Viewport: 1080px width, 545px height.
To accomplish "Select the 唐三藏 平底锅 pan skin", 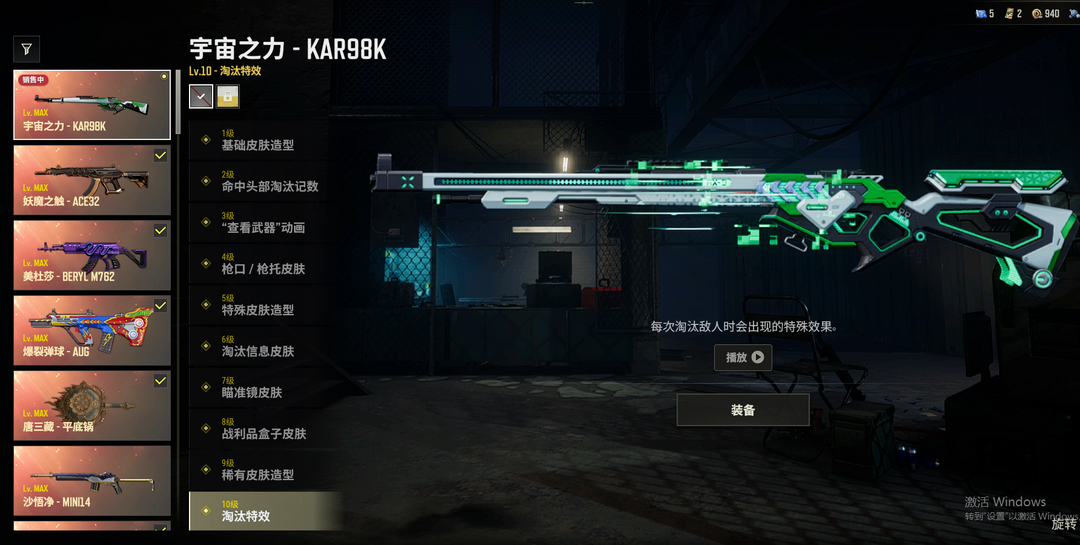I will pos(92,404).
